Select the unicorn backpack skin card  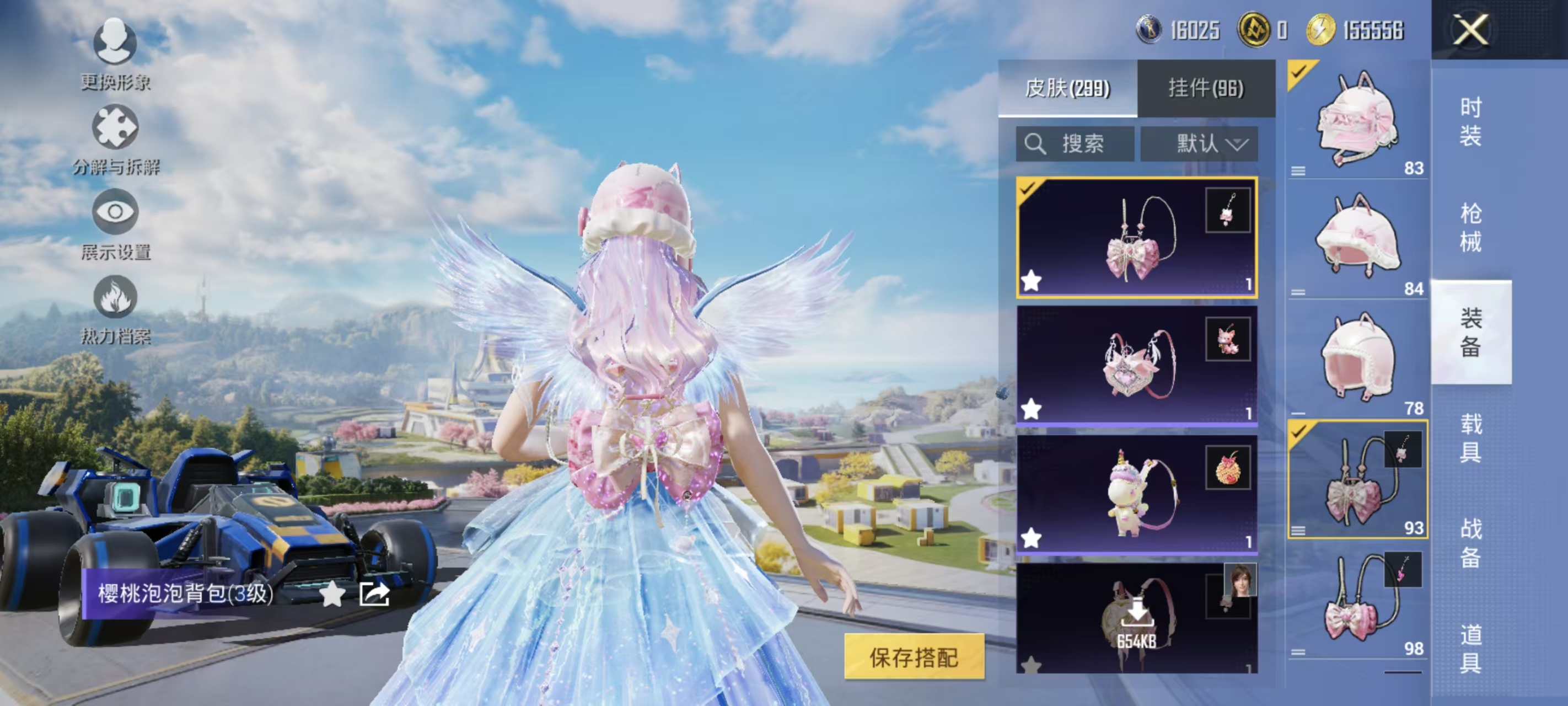point(1136,494)
